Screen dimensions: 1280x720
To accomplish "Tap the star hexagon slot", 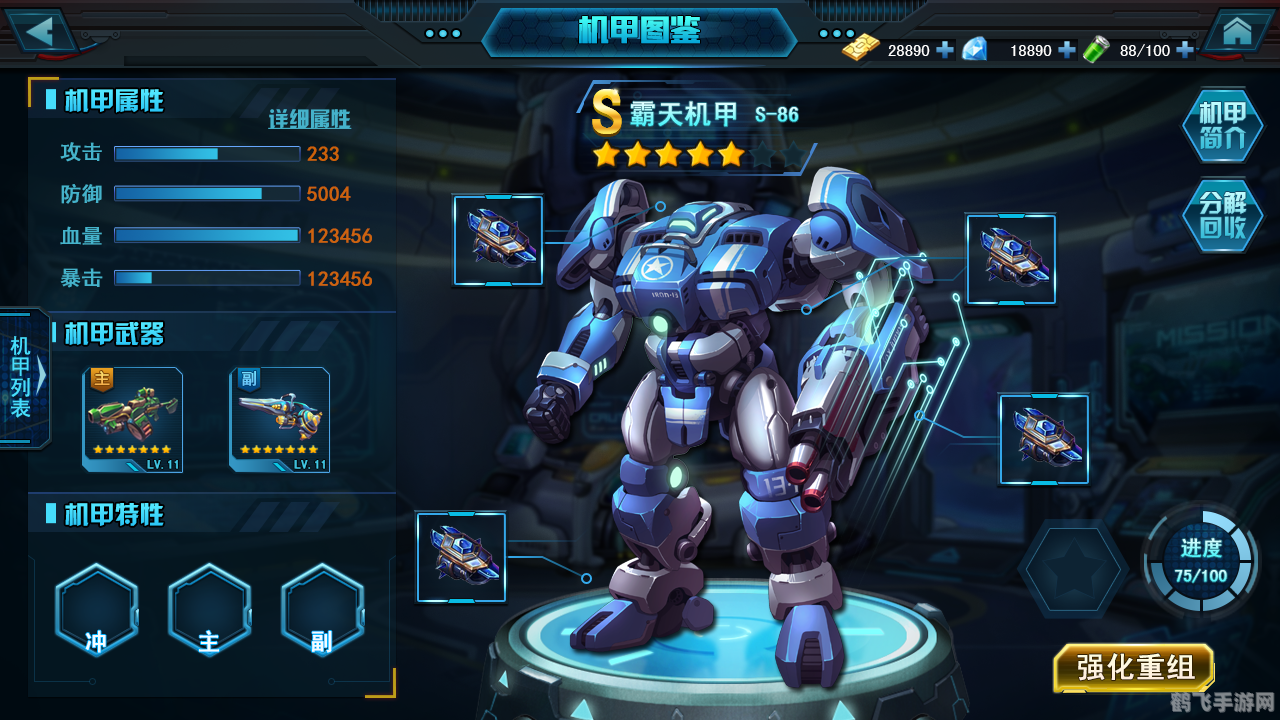I will [1073, 568].
